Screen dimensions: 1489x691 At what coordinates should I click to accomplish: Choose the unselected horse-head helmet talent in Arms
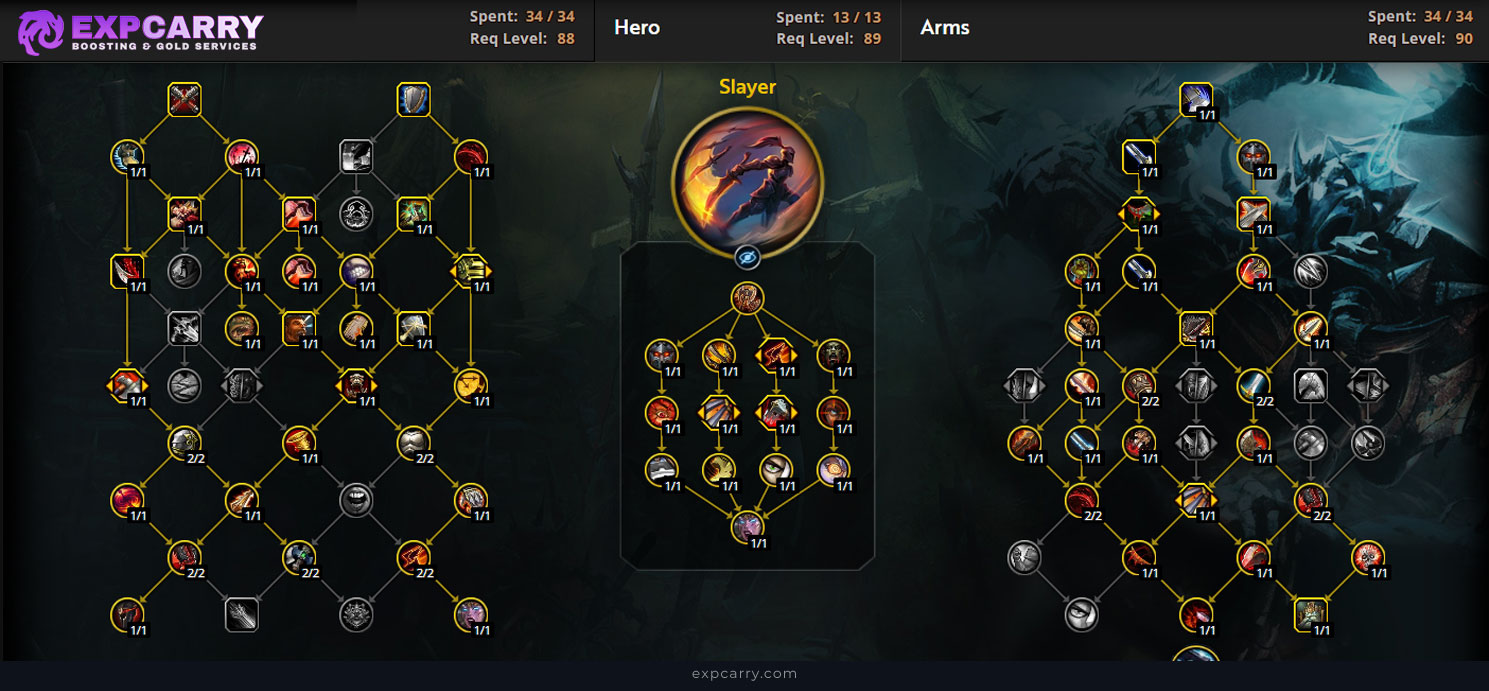tap(1310, 384)
